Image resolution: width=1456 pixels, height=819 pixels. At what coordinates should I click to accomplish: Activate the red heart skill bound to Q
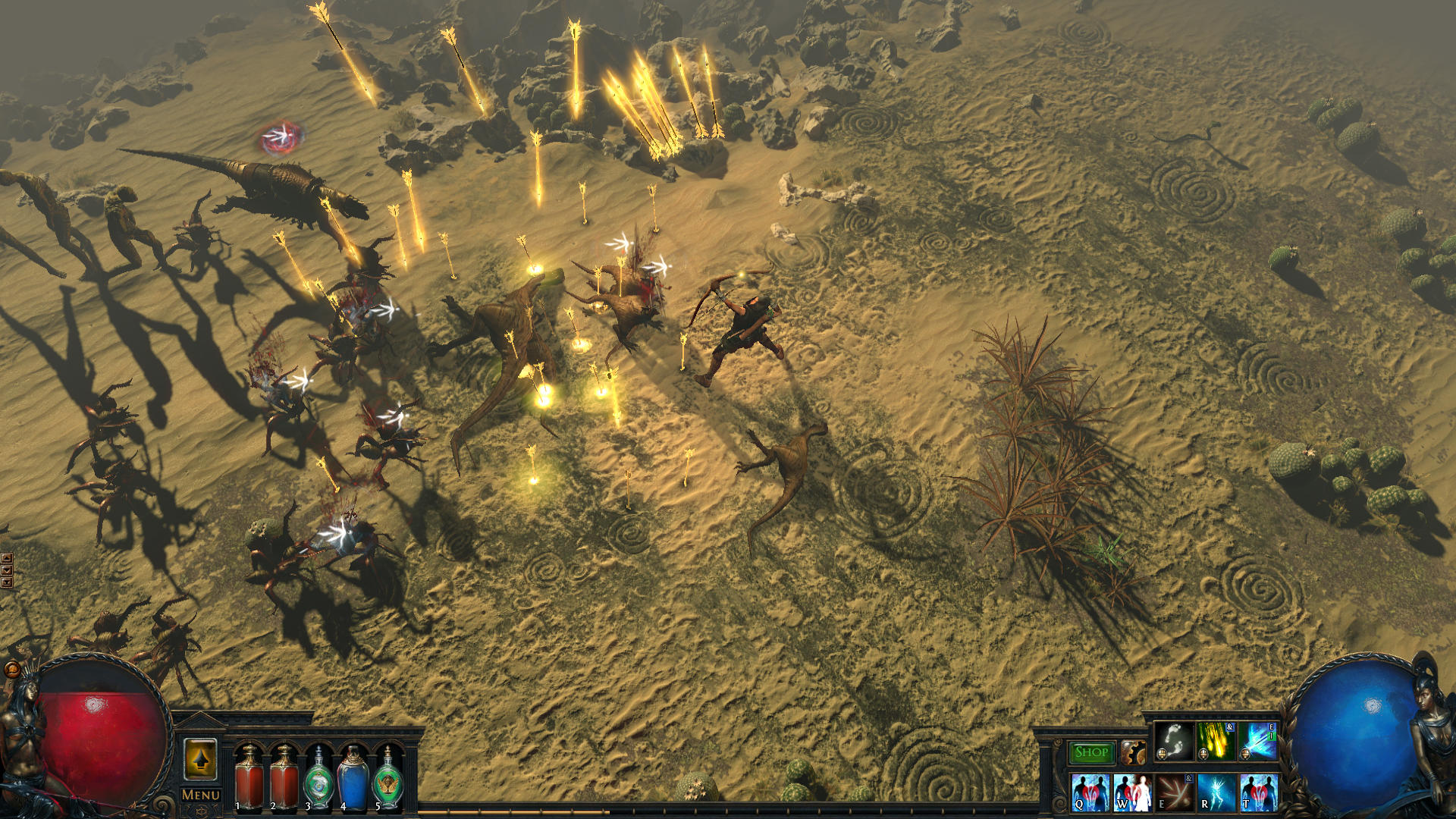coord(1090,792)
